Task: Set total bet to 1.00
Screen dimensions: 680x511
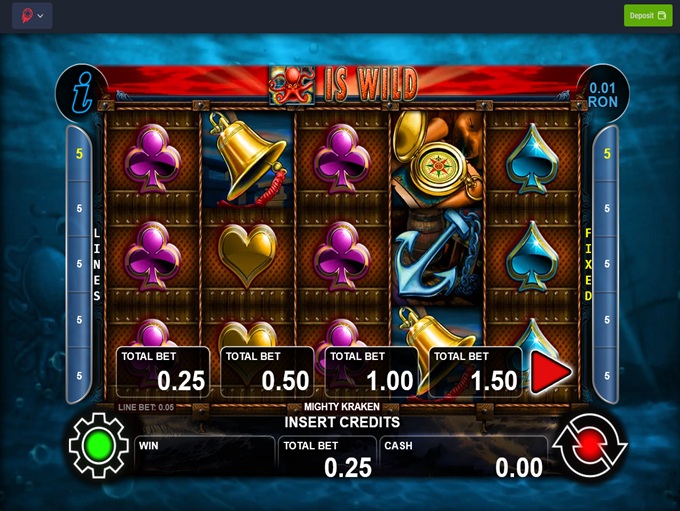Action: (371, 372)
